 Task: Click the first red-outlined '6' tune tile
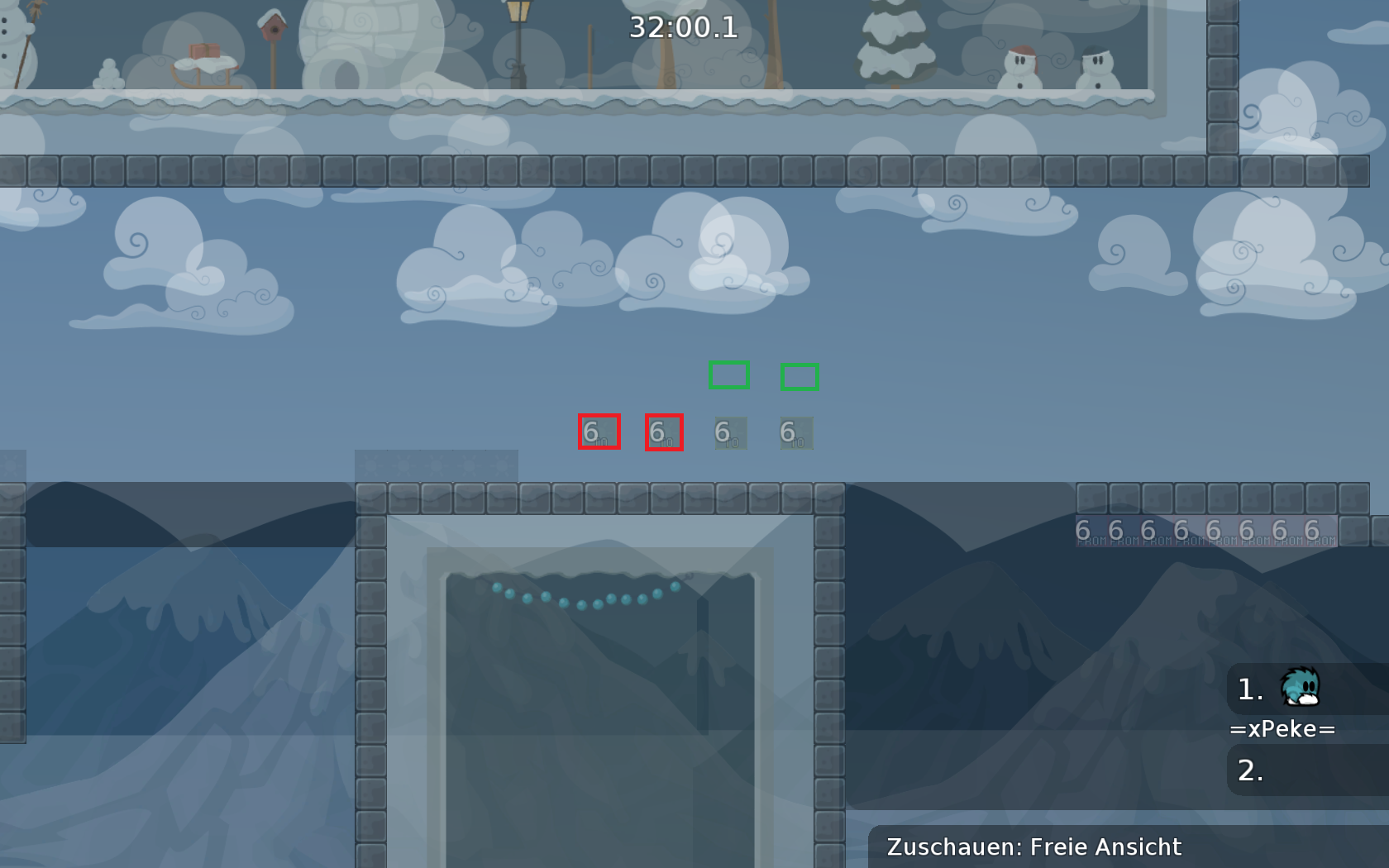click(x=599, y=431)
